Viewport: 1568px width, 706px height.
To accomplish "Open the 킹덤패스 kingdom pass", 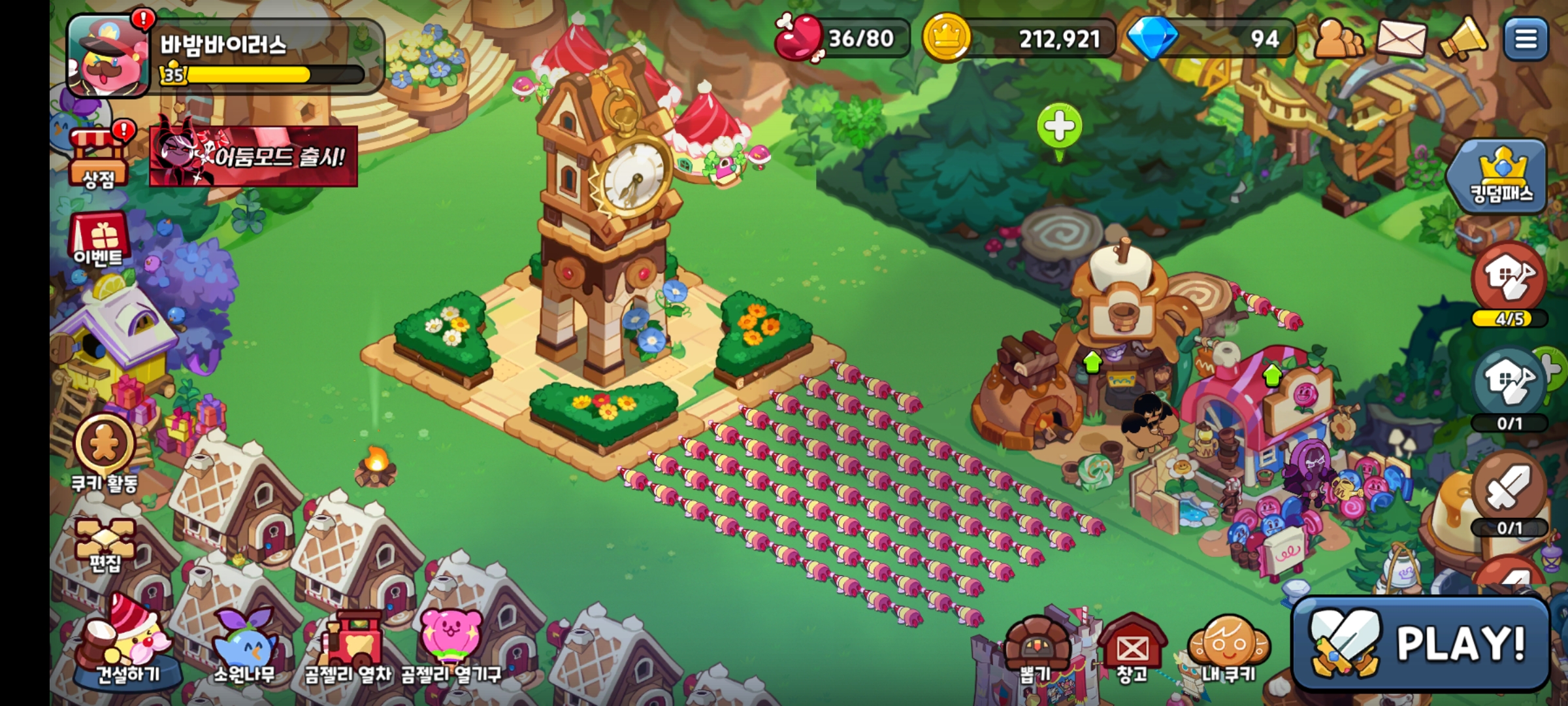I will point(1500,175).
